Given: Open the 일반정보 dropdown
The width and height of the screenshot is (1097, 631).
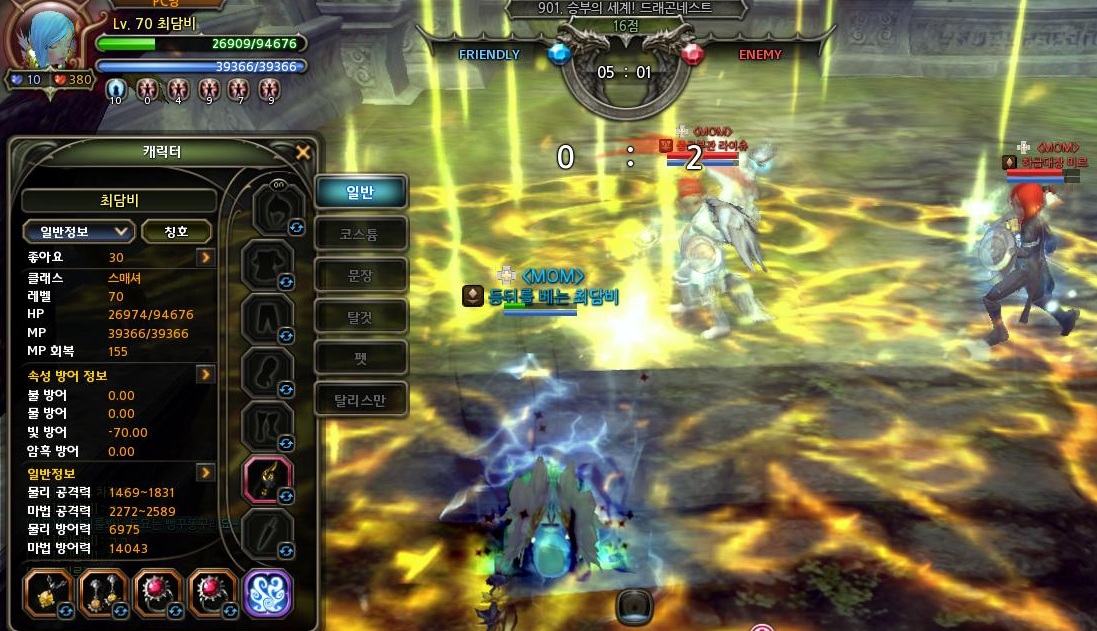Looking at the screenshot, I should coord(79,231).
